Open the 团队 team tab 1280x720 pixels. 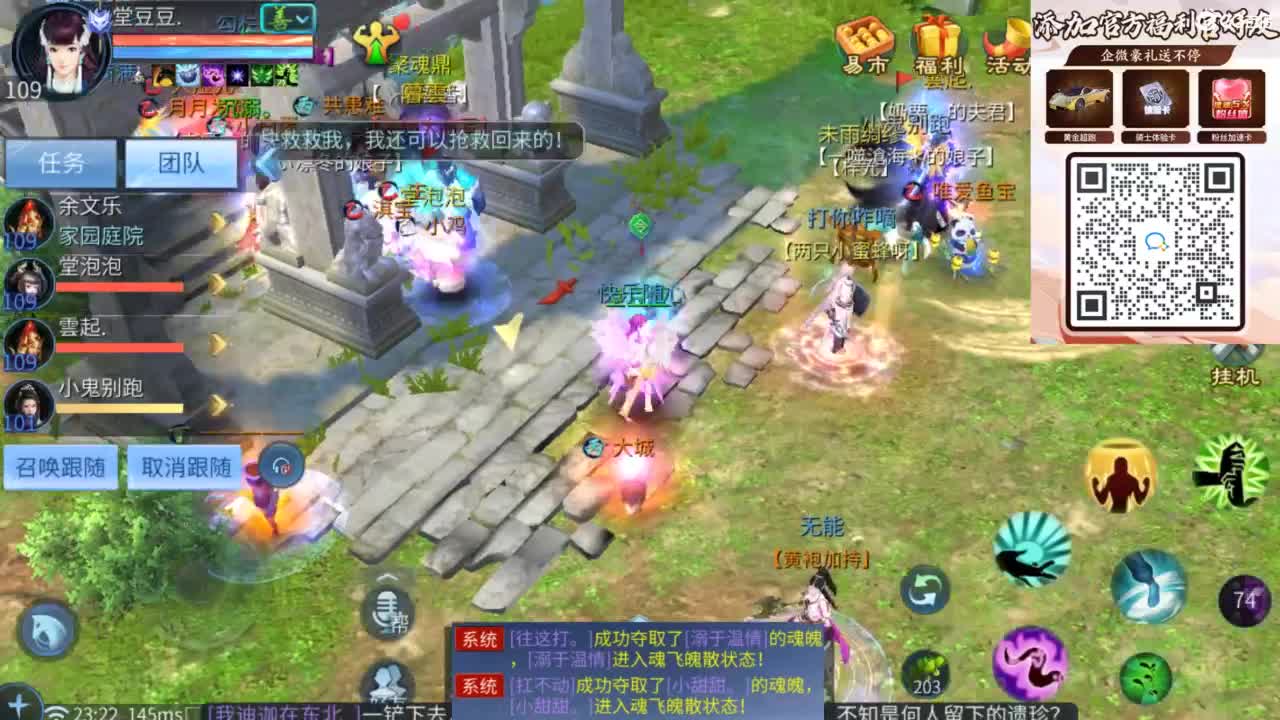coord(182,162)
